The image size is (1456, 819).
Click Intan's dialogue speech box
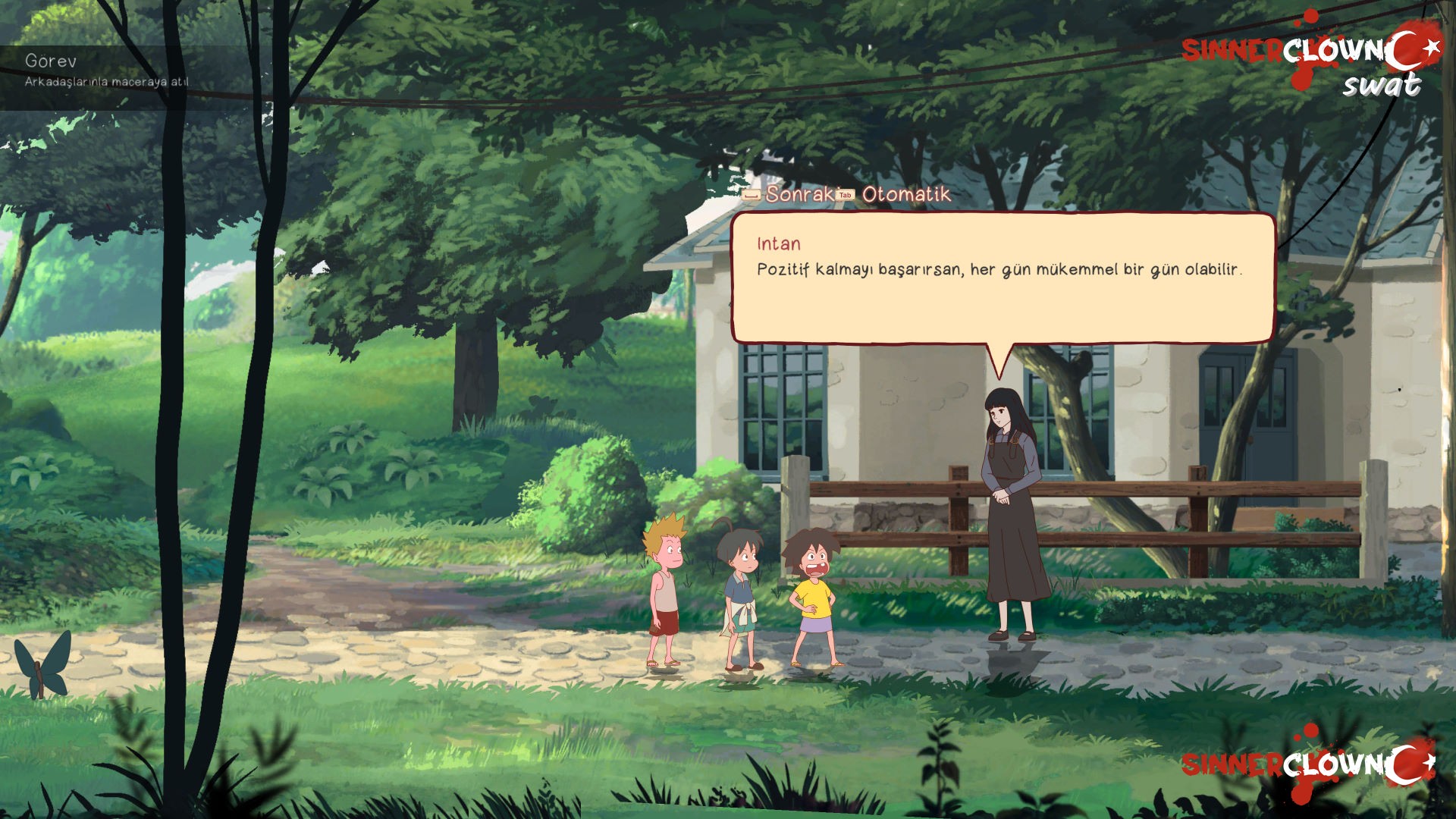pyautogui.click(x=1002, y=278)
